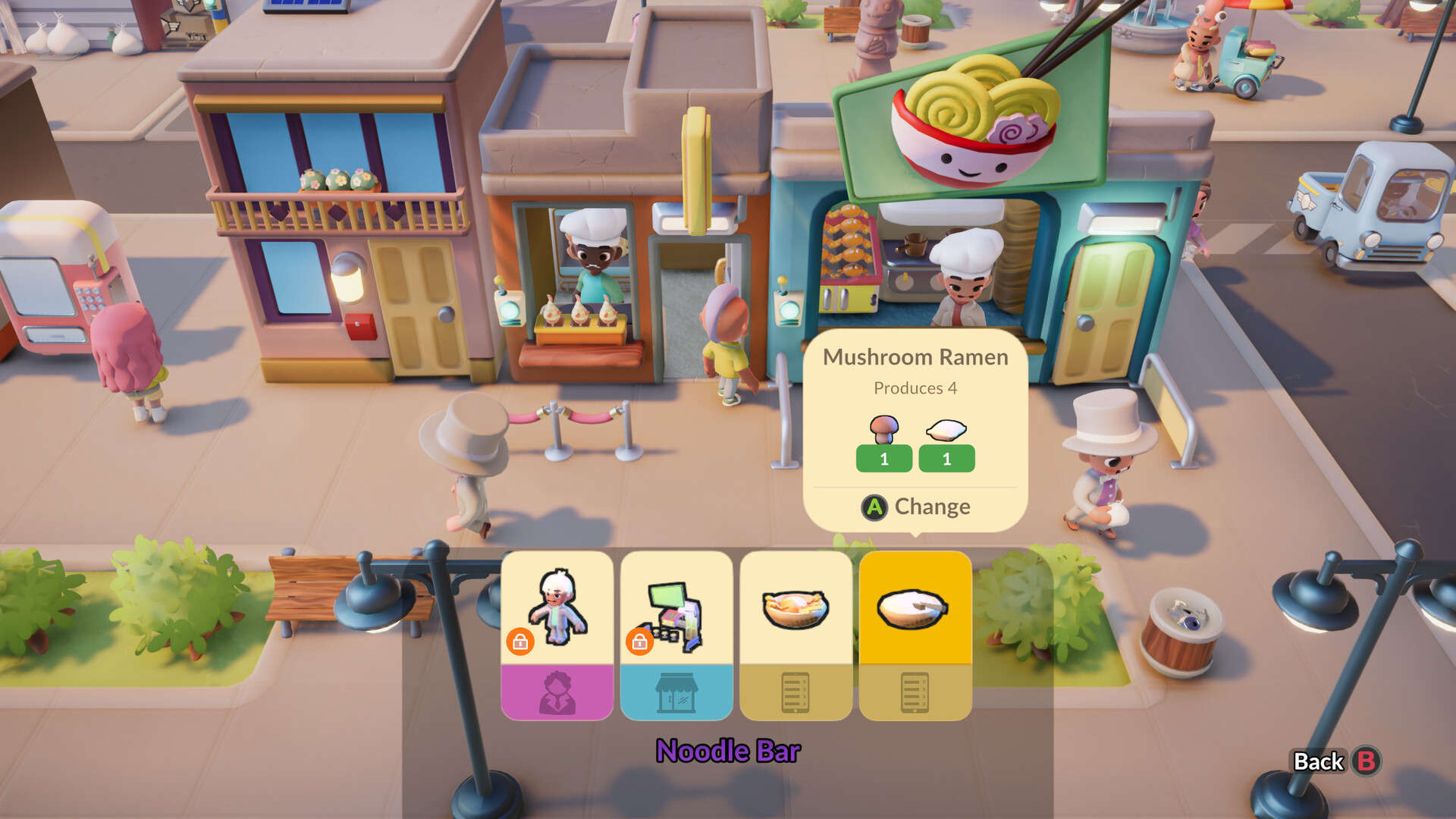The image size is (1456, 819).
Task: Click the smiling ramen bowl shop sign
Action: (971, 121)
